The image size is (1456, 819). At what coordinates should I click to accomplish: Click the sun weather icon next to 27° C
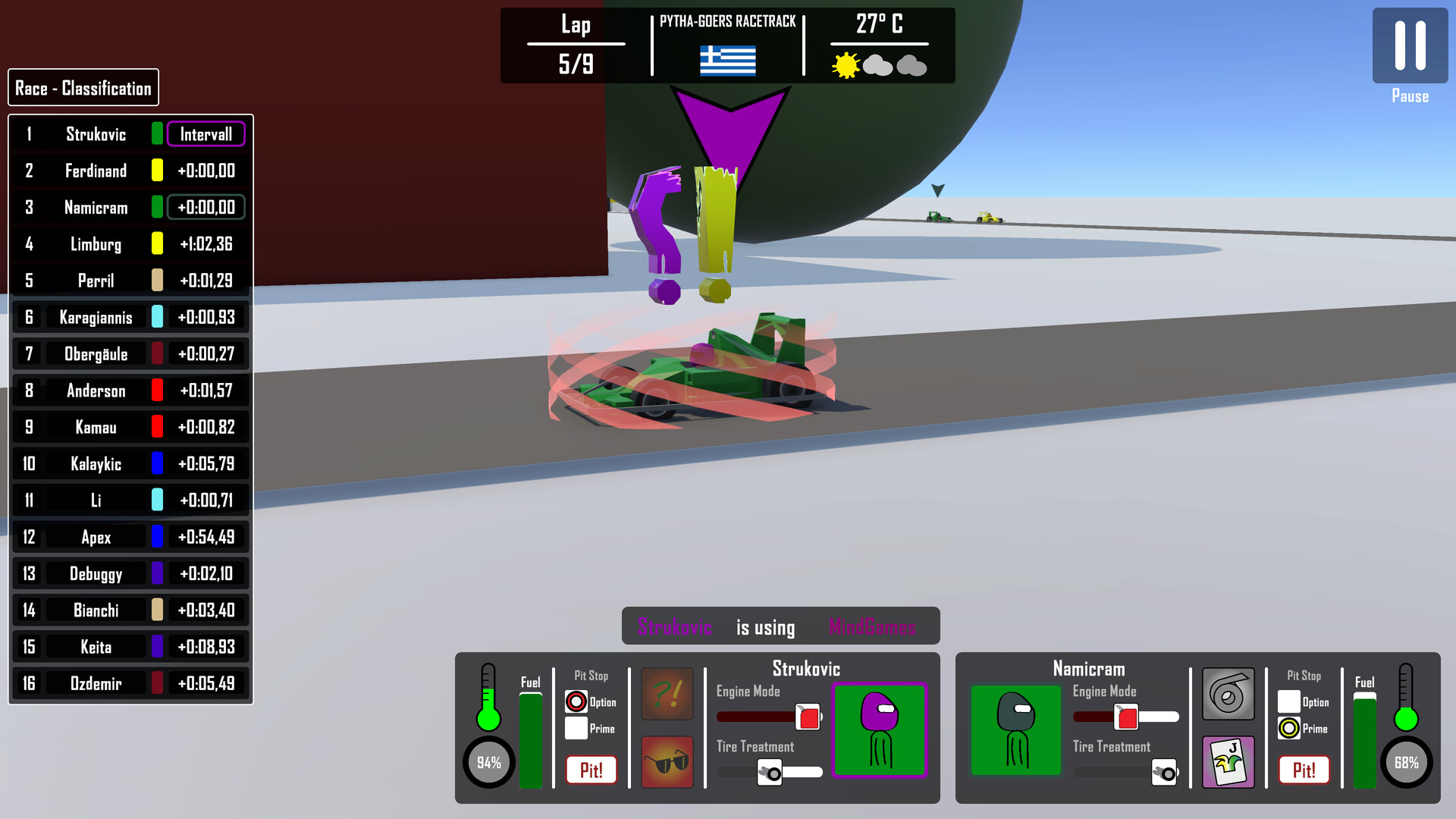click(x=844, y=67)
